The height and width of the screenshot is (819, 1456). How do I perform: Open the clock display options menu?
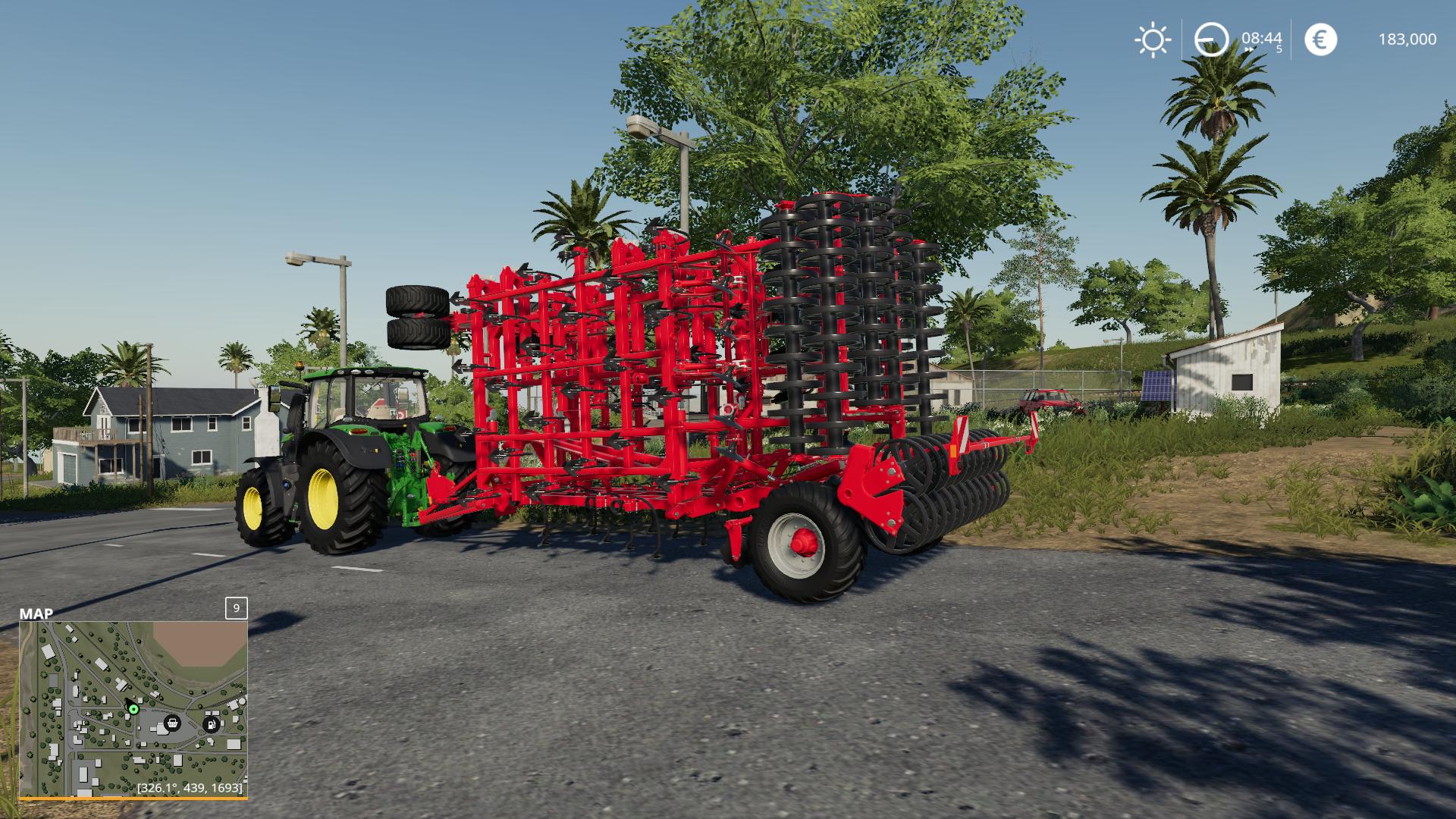(x=1210, y=40)
